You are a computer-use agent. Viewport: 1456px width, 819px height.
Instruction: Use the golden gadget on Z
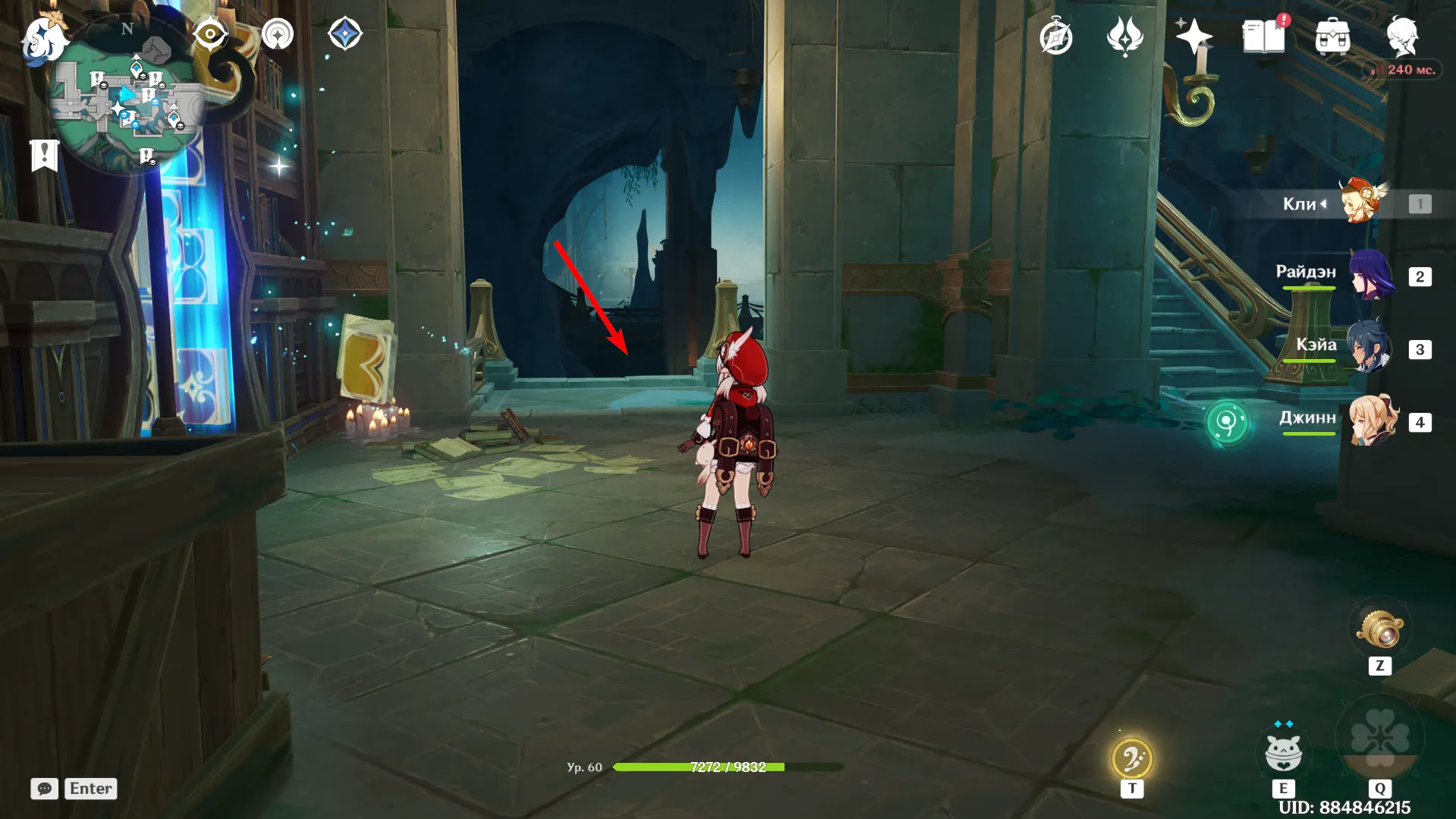[x=1380, y=629]
